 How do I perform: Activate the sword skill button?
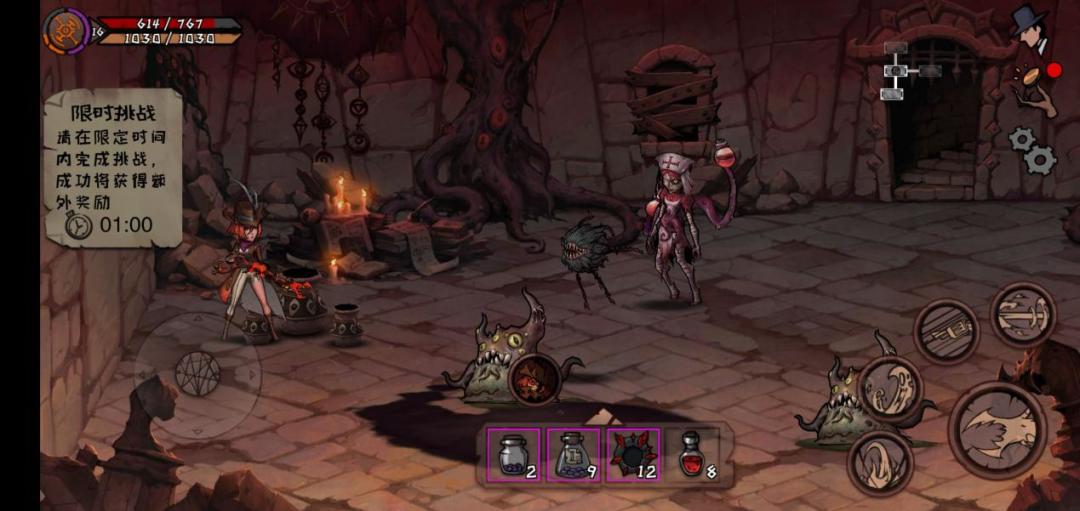coord(1023,315)
